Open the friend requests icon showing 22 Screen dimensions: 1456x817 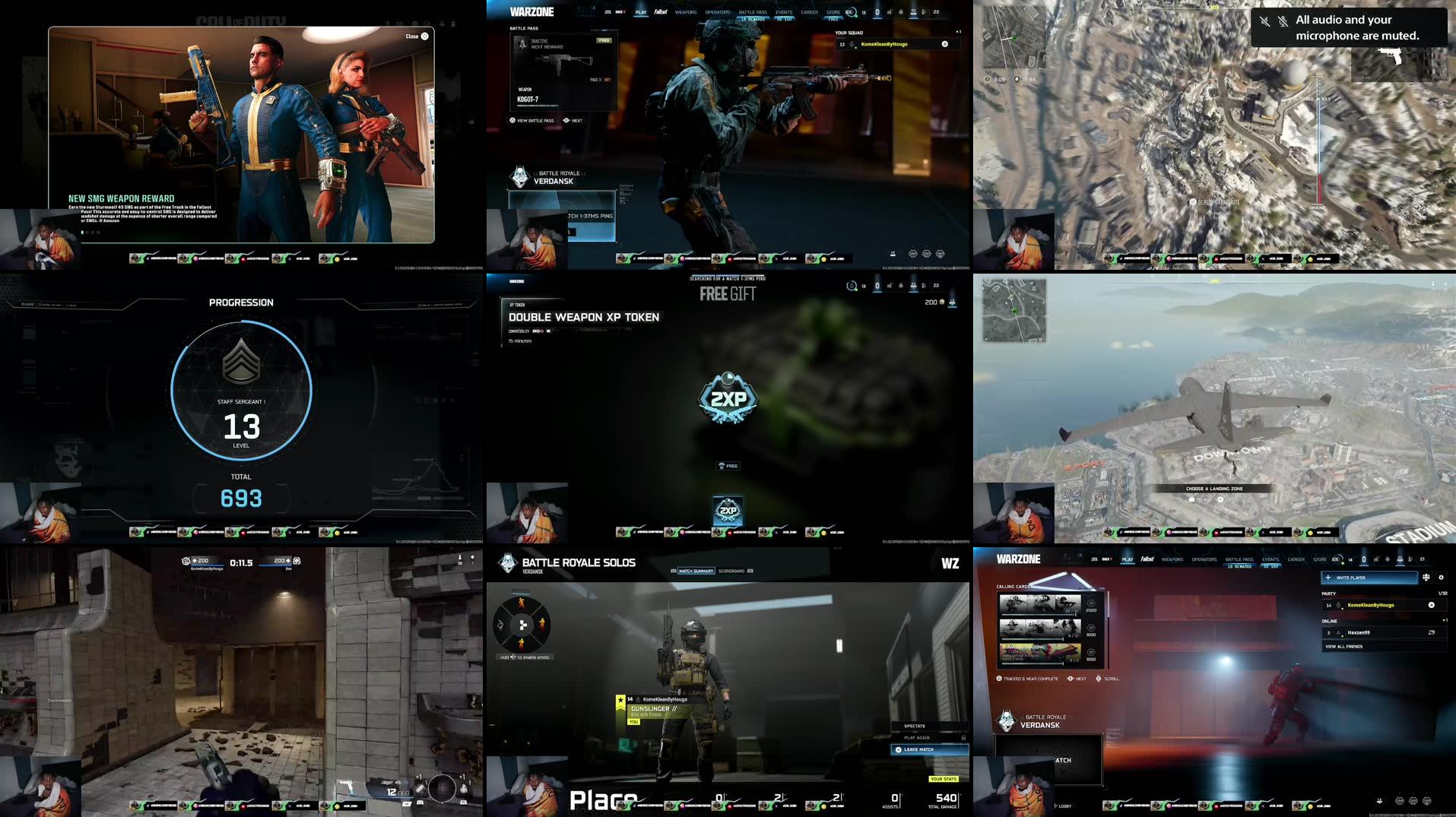point(924,12)
